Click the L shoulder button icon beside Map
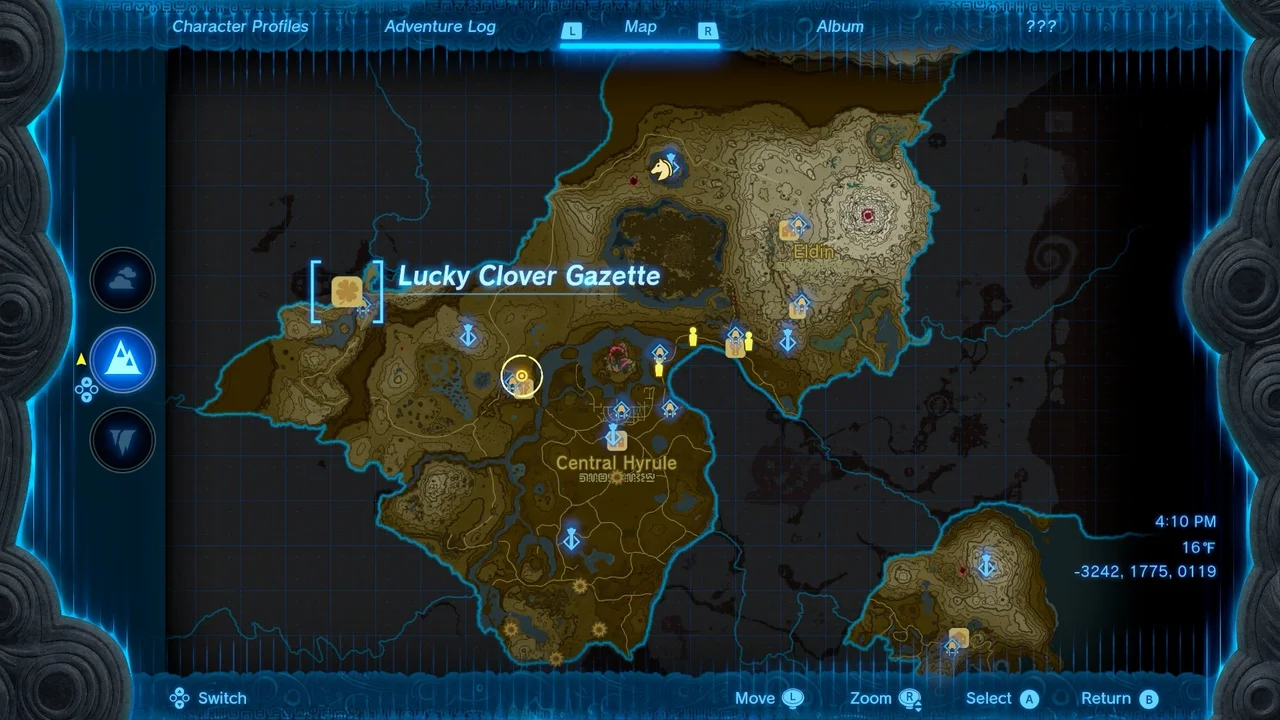The height and width of the screenshot is (720, 1280). (x=572, y=31)
